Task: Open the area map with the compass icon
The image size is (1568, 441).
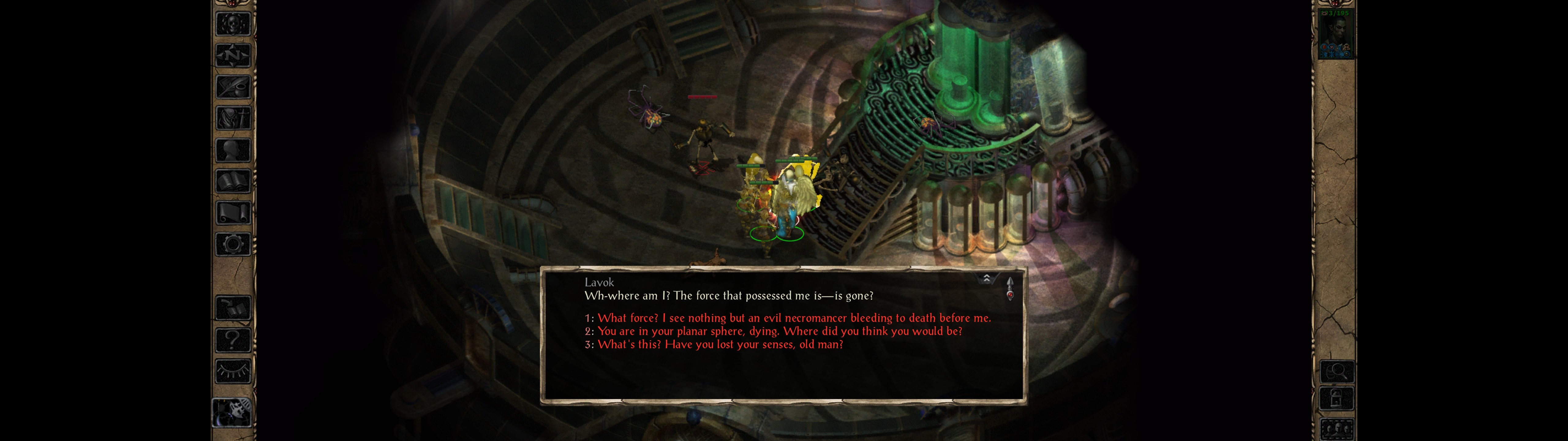Action: tap(233, 55)
